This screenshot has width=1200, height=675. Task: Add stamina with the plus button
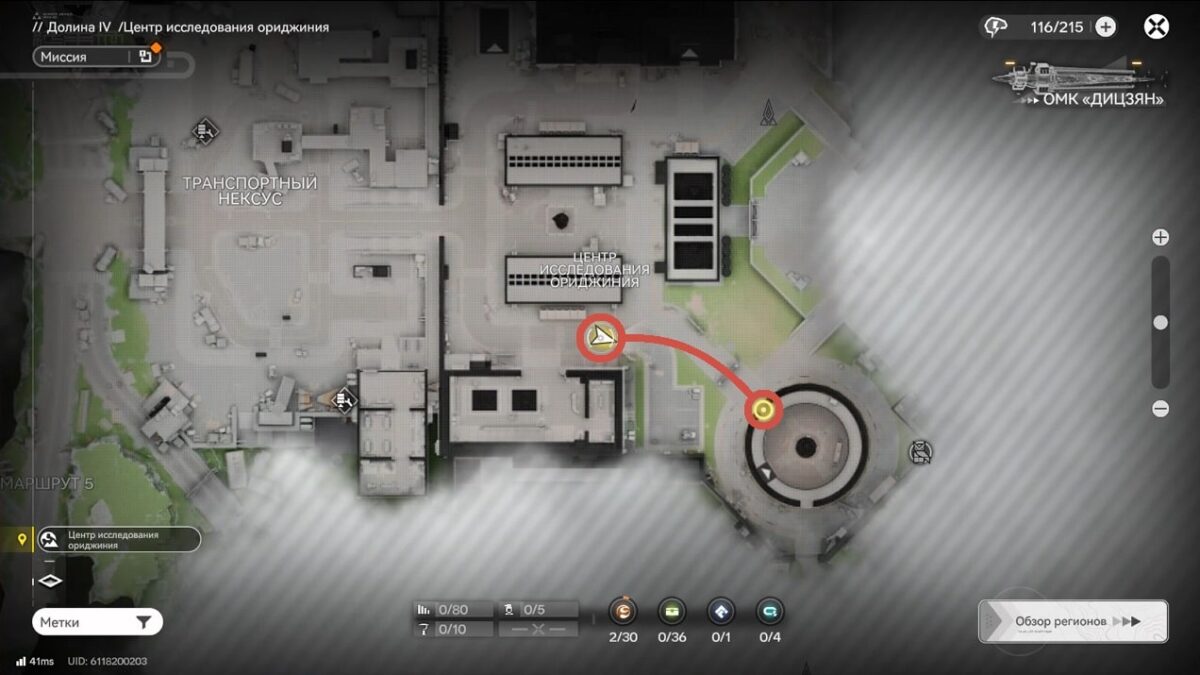click(1105, 27)
